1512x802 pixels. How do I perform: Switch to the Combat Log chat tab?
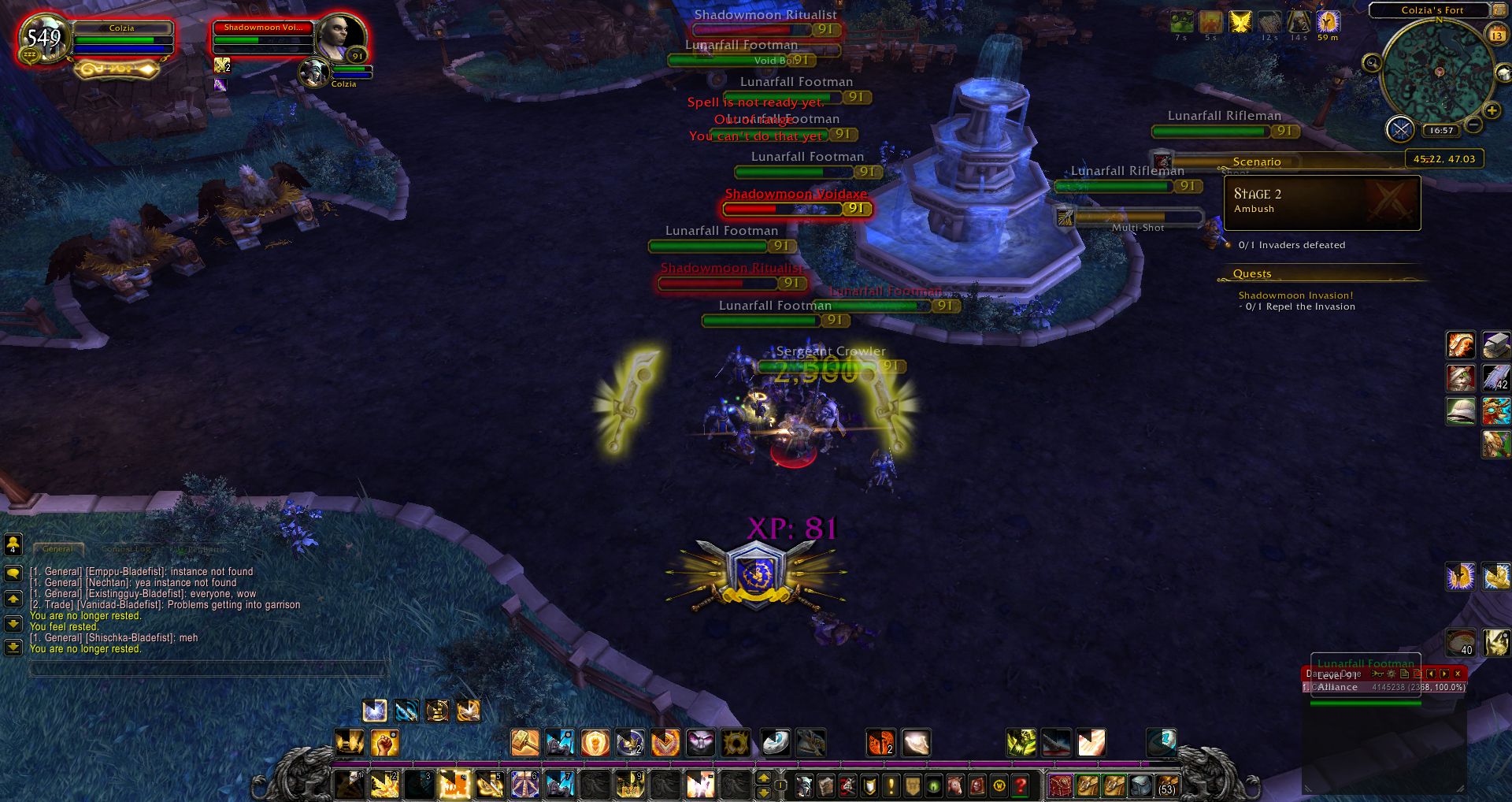[x=125, y=549]
